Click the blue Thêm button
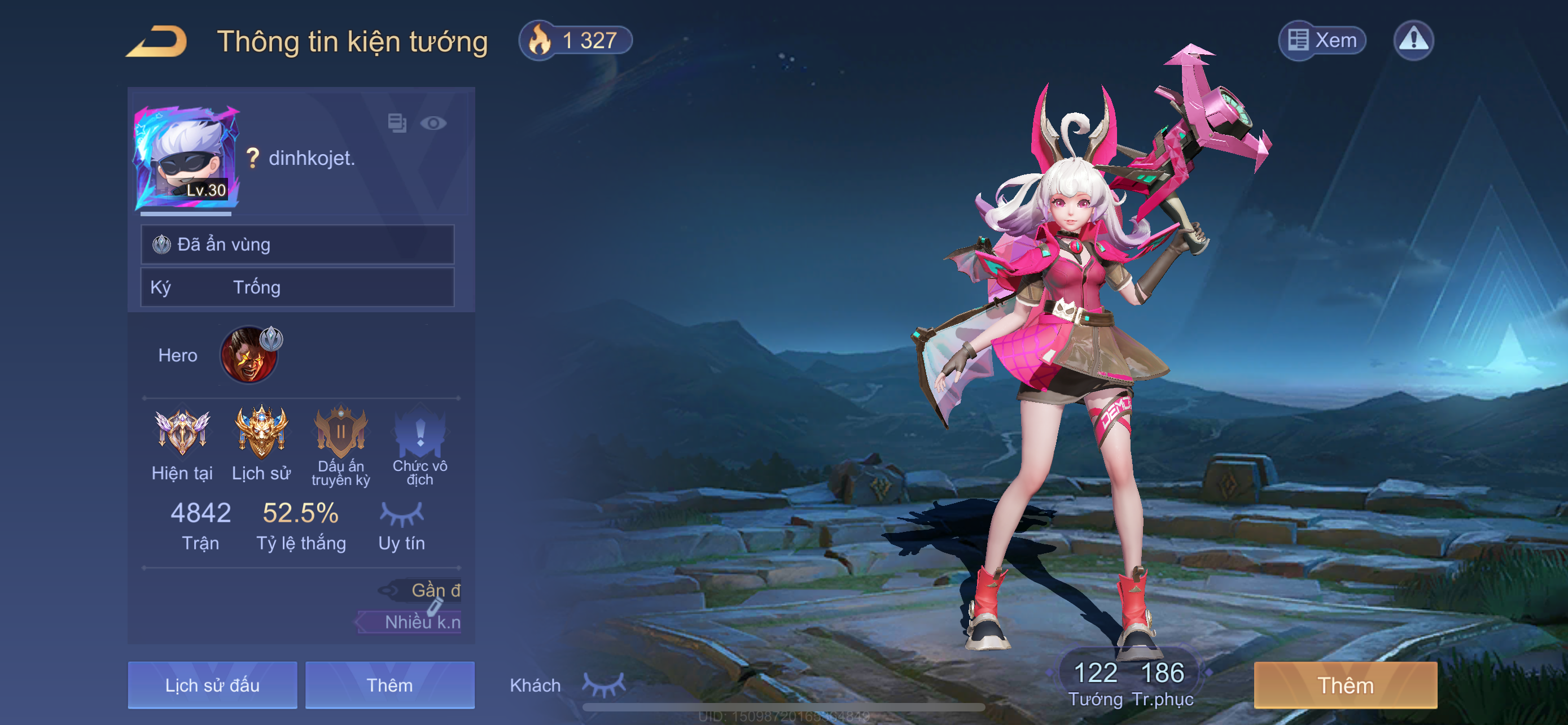The width and height of the screenshot is (1568, 725). tap(389, 685)
